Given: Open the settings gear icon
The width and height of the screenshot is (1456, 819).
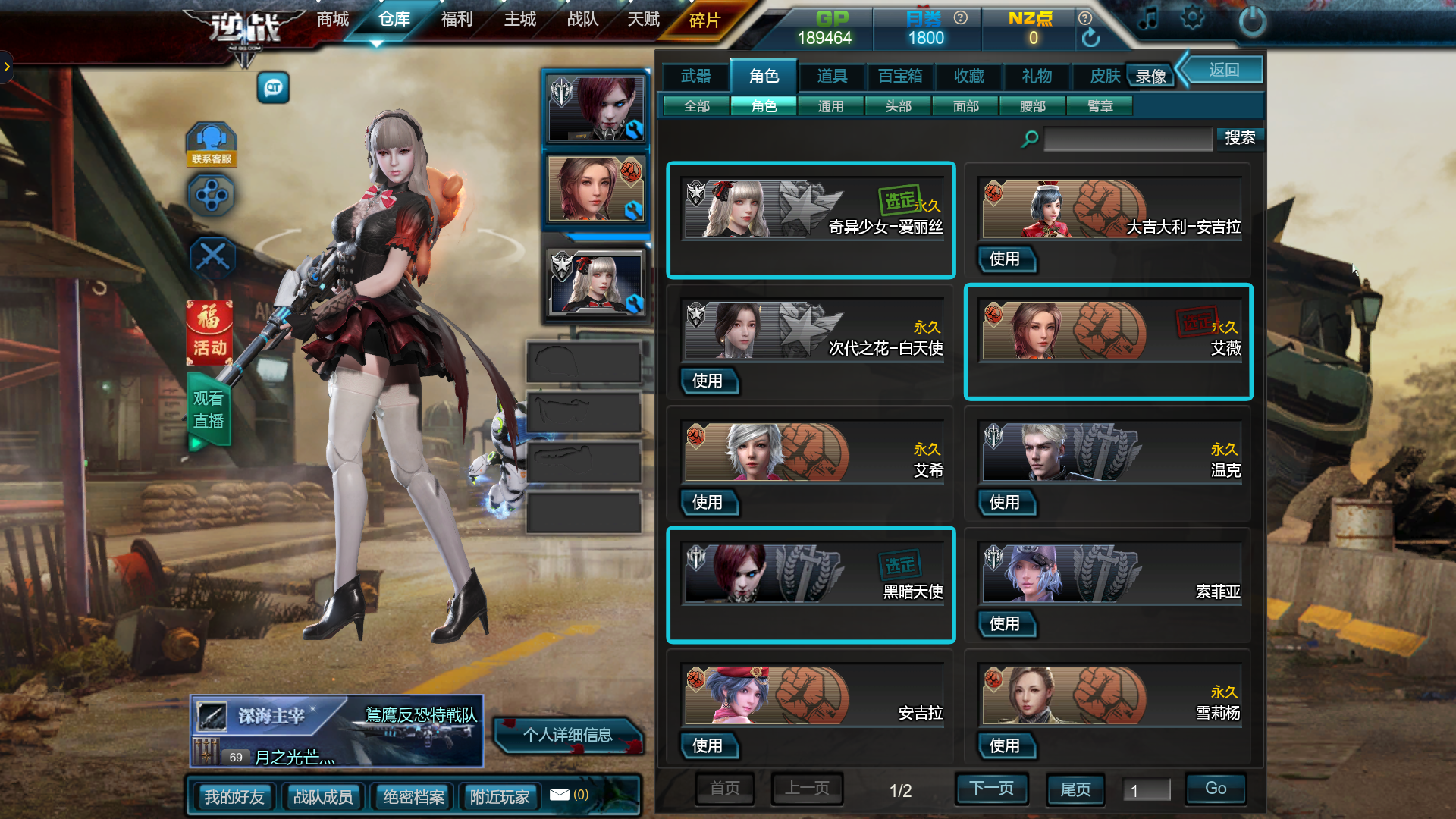Looking at the screenshot, I should pos(1191,18).
